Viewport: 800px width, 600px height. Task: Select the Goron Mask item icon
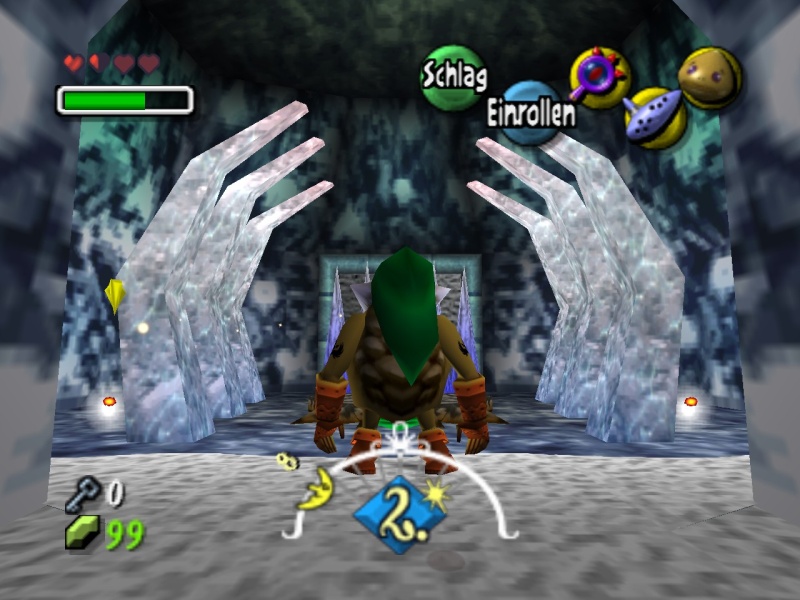[x=710, y=78]
